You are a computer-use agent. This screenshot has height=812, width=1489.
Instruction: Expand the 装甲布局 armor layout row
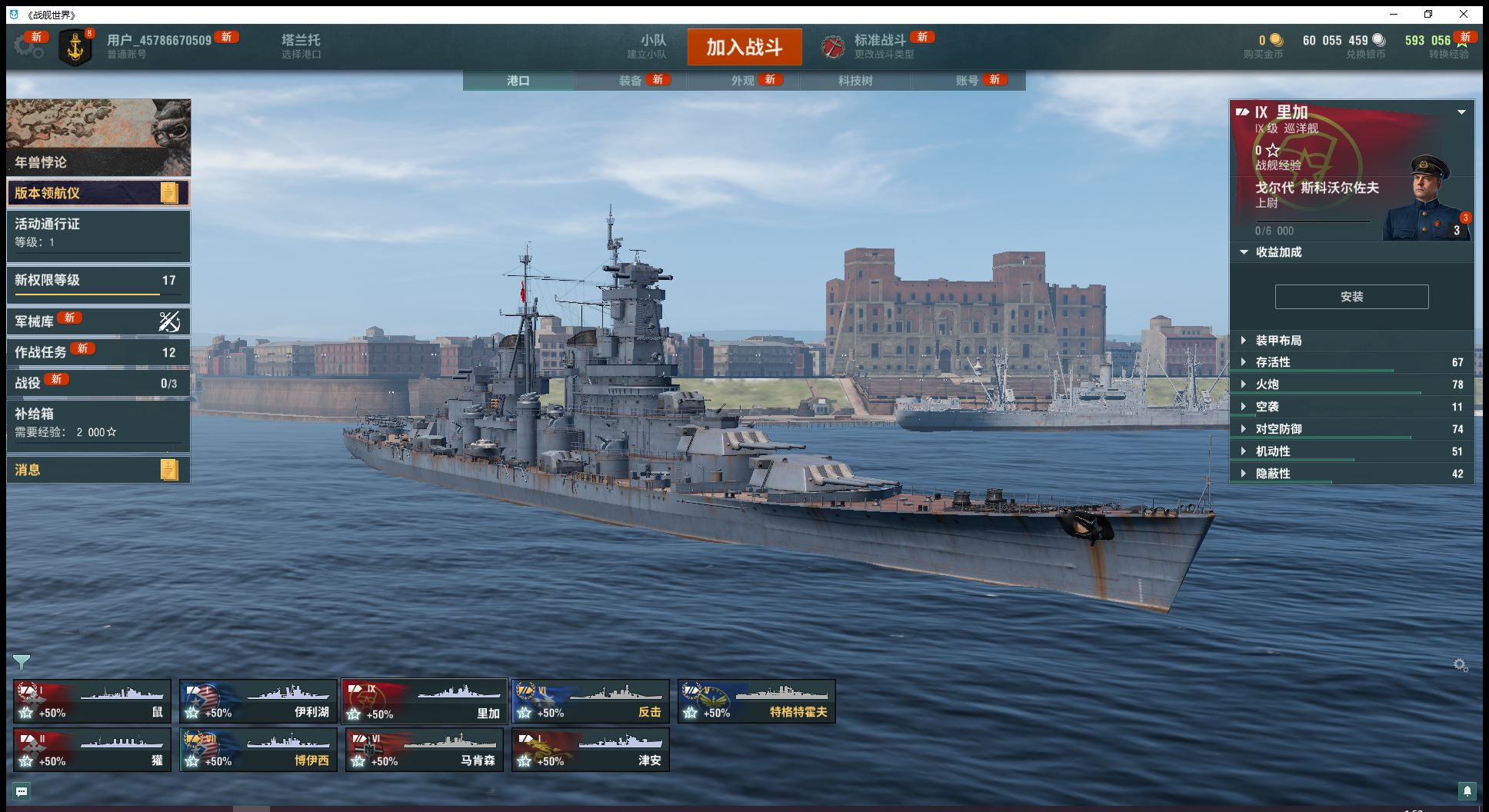pyautogui.click(x=1278, y=341)
